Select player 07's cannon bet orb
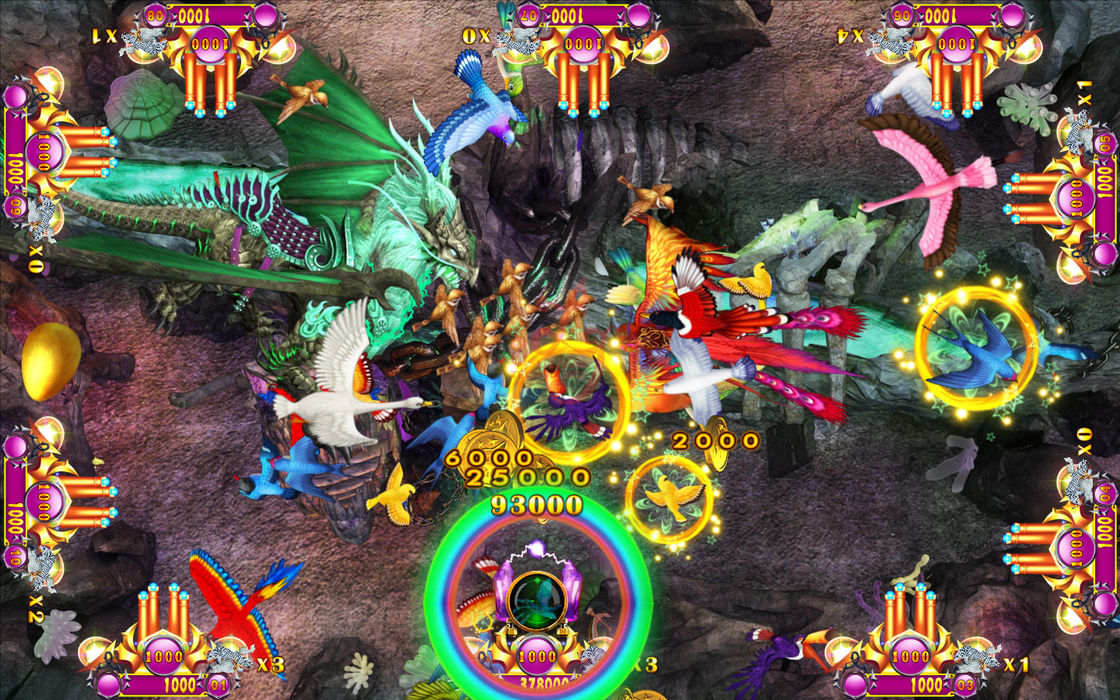Image resolution: width=1120 pixels, height=700 pixels. pos(584,44)
